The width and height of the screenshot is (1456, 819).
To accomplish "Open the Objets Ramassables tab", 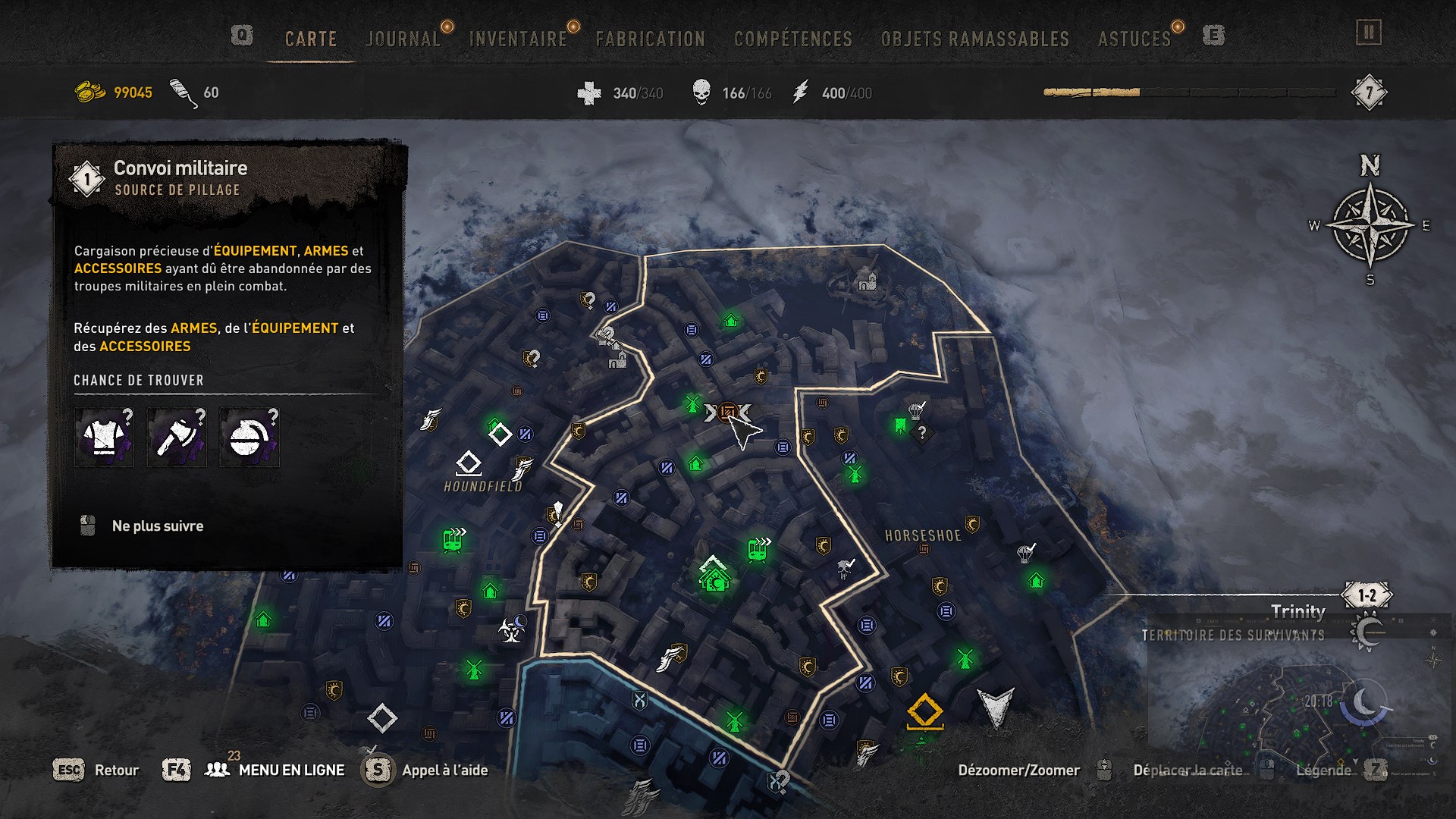I will click(974, 39).
